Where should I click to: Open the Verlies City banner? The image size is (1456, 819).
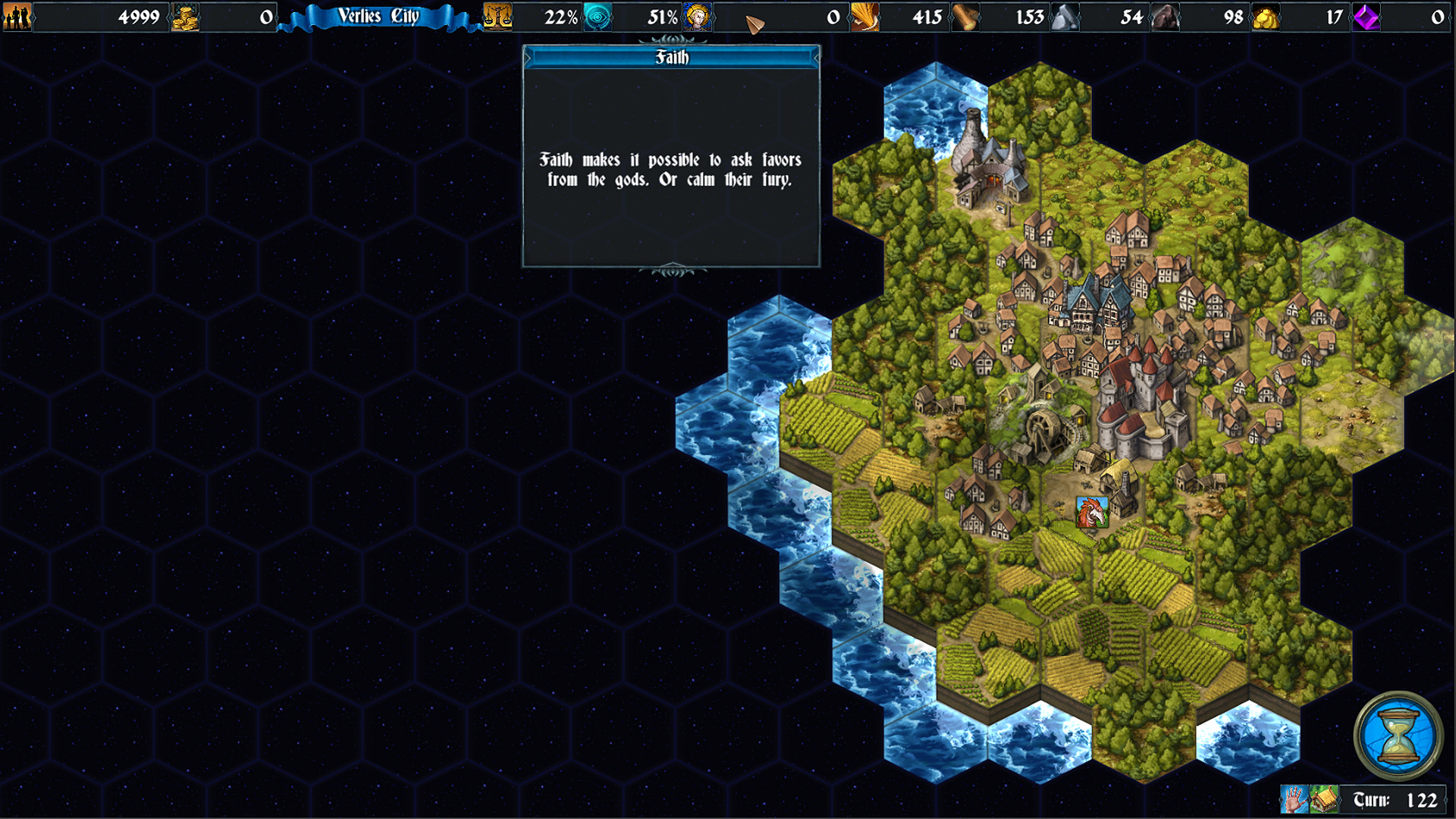pyautogui.click(x=378, y=17)
